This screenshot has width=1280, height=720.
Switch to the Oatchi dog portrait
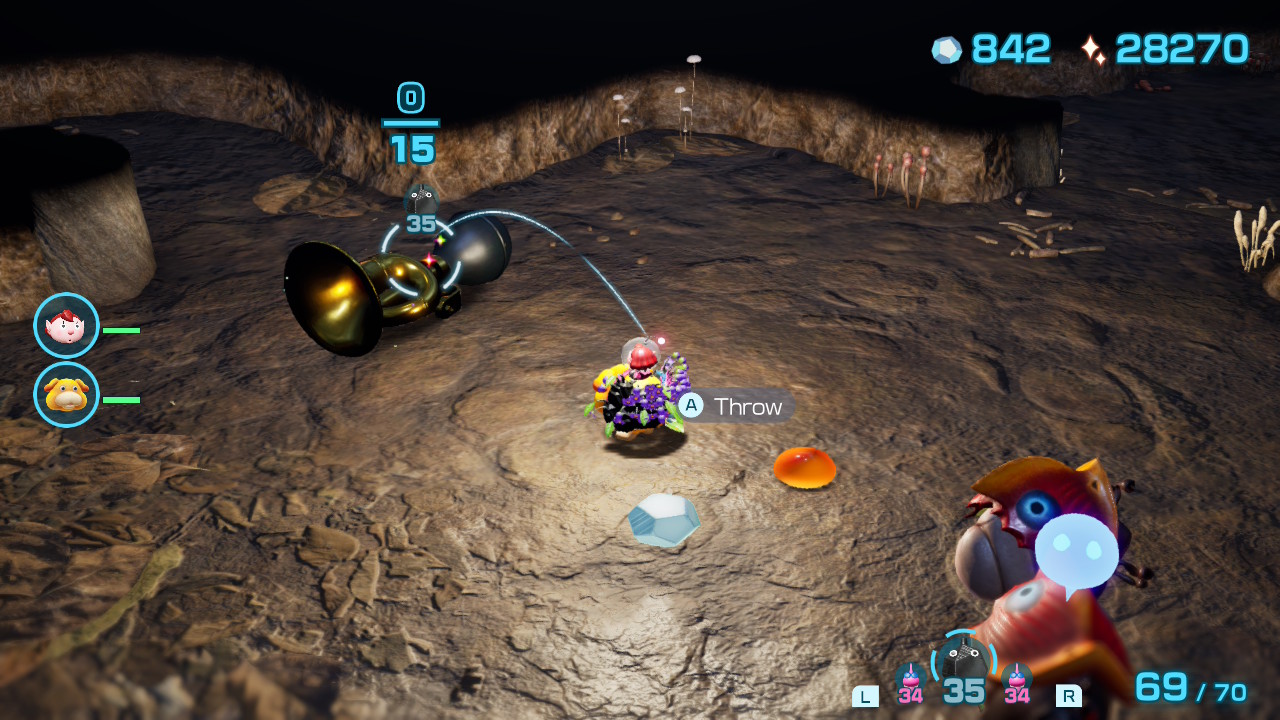66,395
